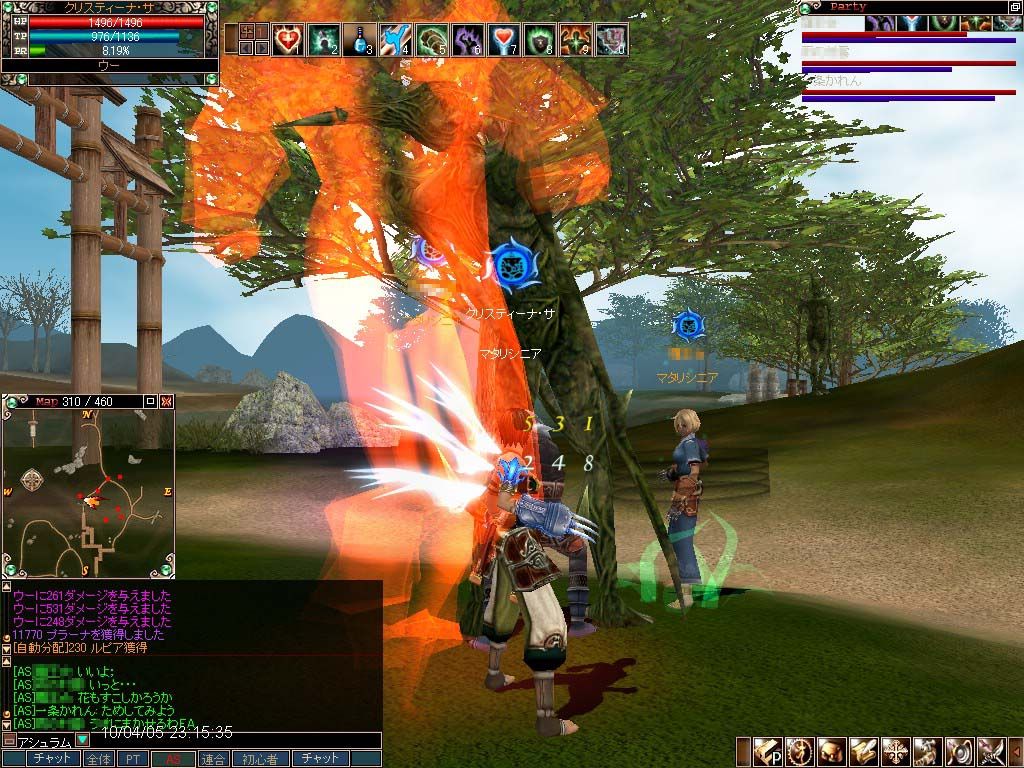The width and height of the screenshot is (1024, 768).
Task: Select the 初心者 chat channel
Action: pyautogui.click(x=258, y=759)
